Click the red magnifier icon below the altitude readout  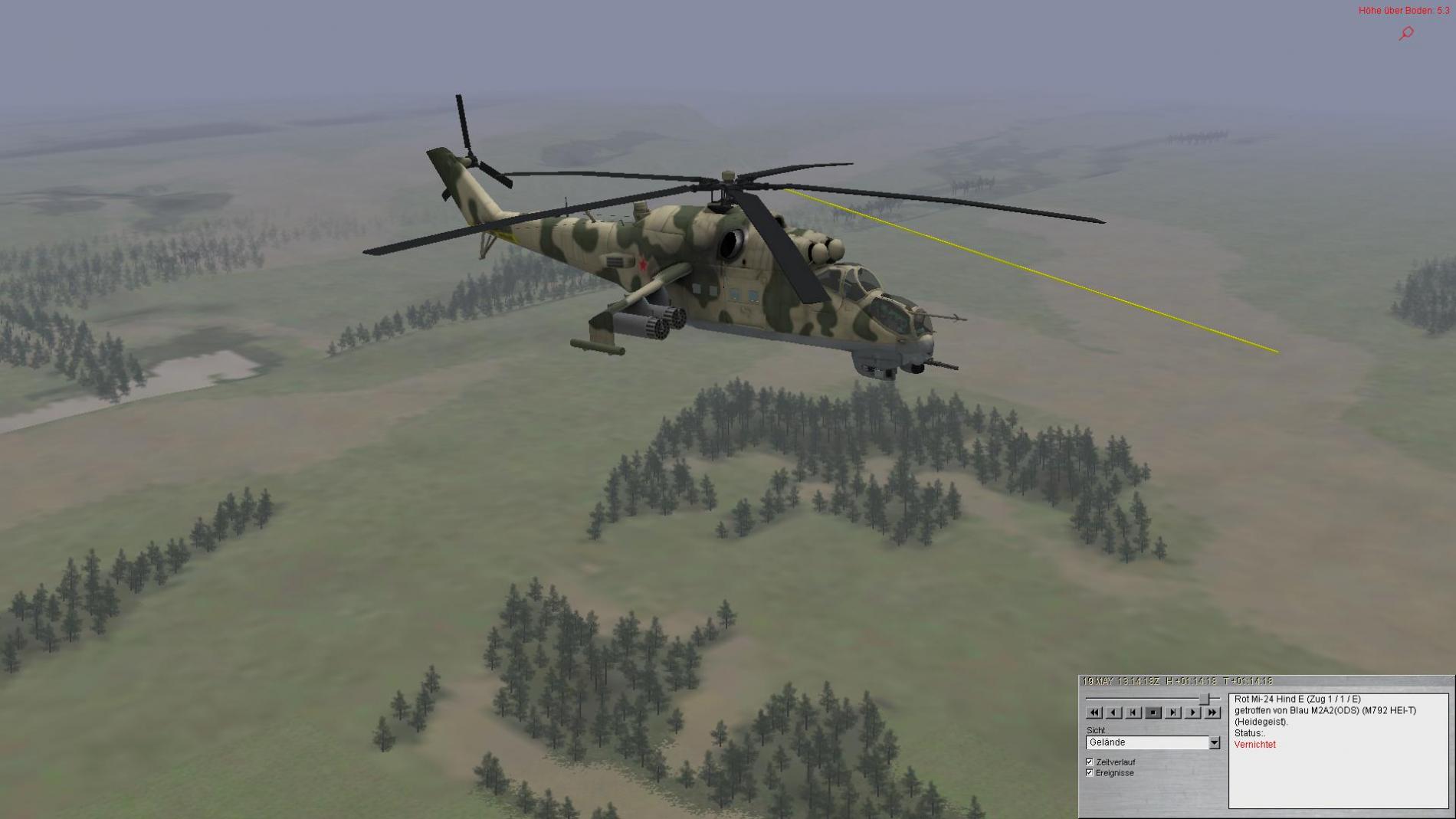click(1406, 33)
